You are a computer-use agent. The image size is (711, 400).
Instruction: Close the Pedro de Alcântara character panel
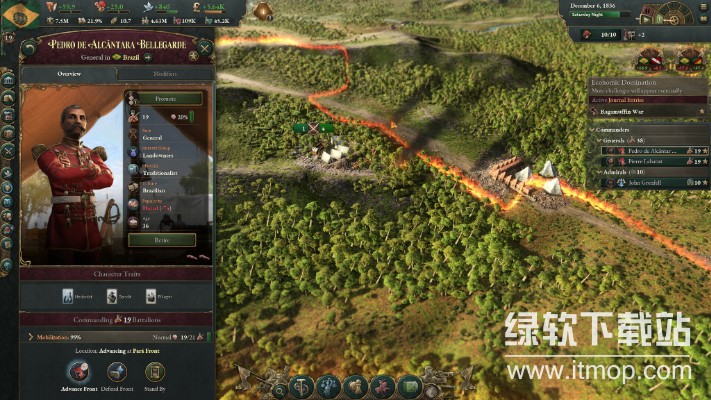click(x=204, y=47)
